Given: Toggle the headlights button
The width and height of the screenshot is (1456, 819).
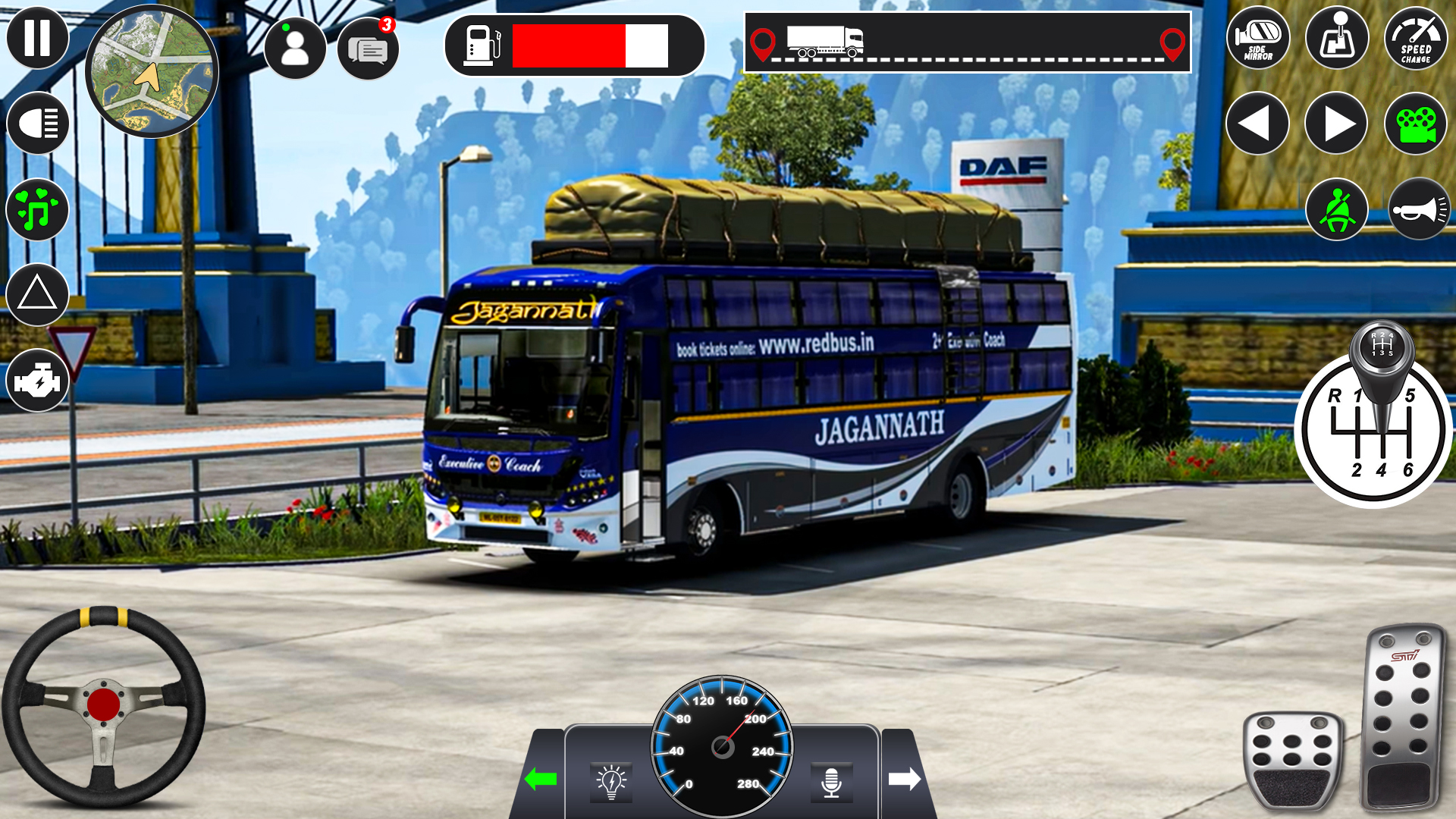Looking at the screenshot, I should pos(37,123).
